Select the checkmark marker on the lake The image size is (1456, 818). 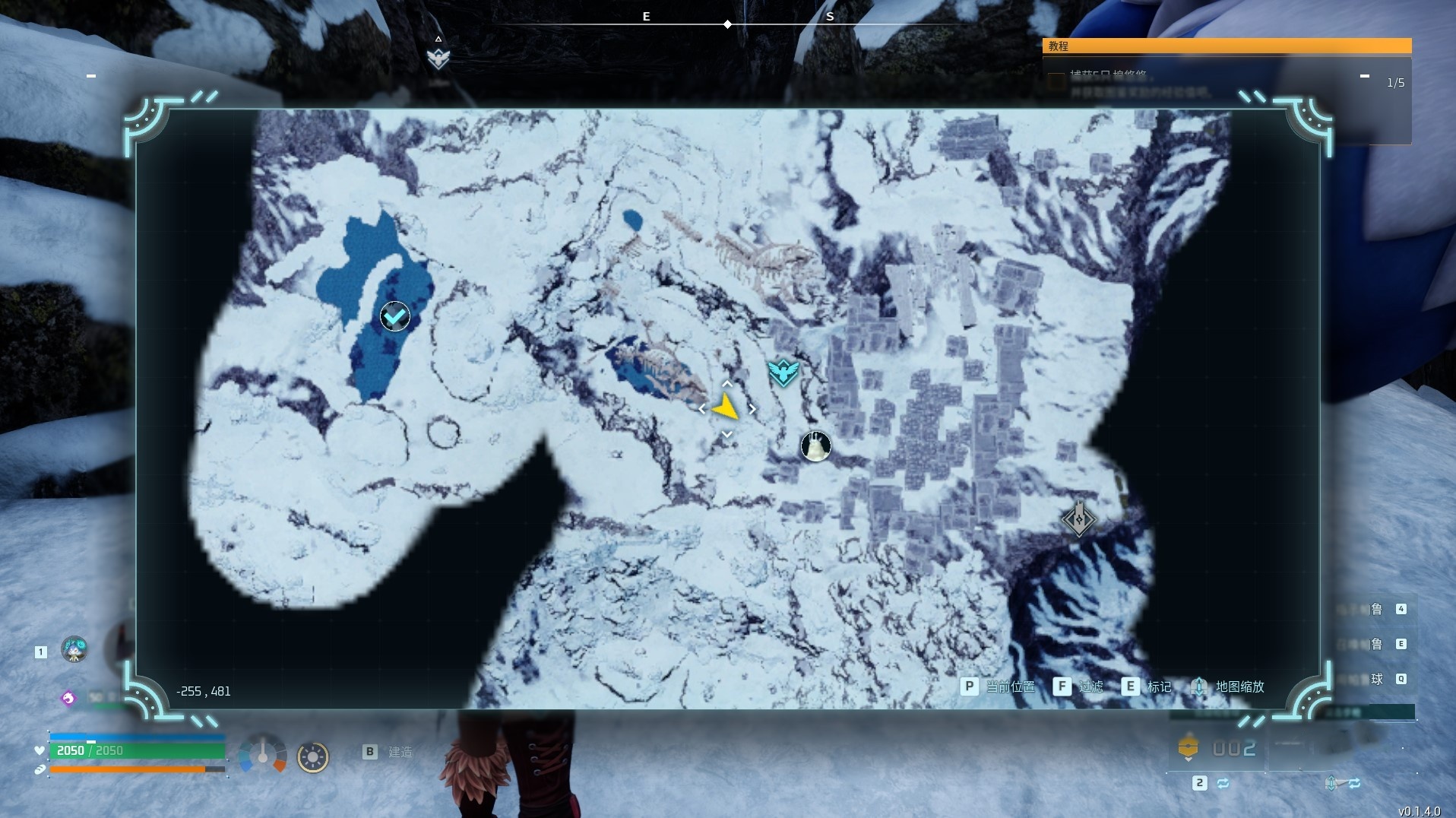pos(394,316)
